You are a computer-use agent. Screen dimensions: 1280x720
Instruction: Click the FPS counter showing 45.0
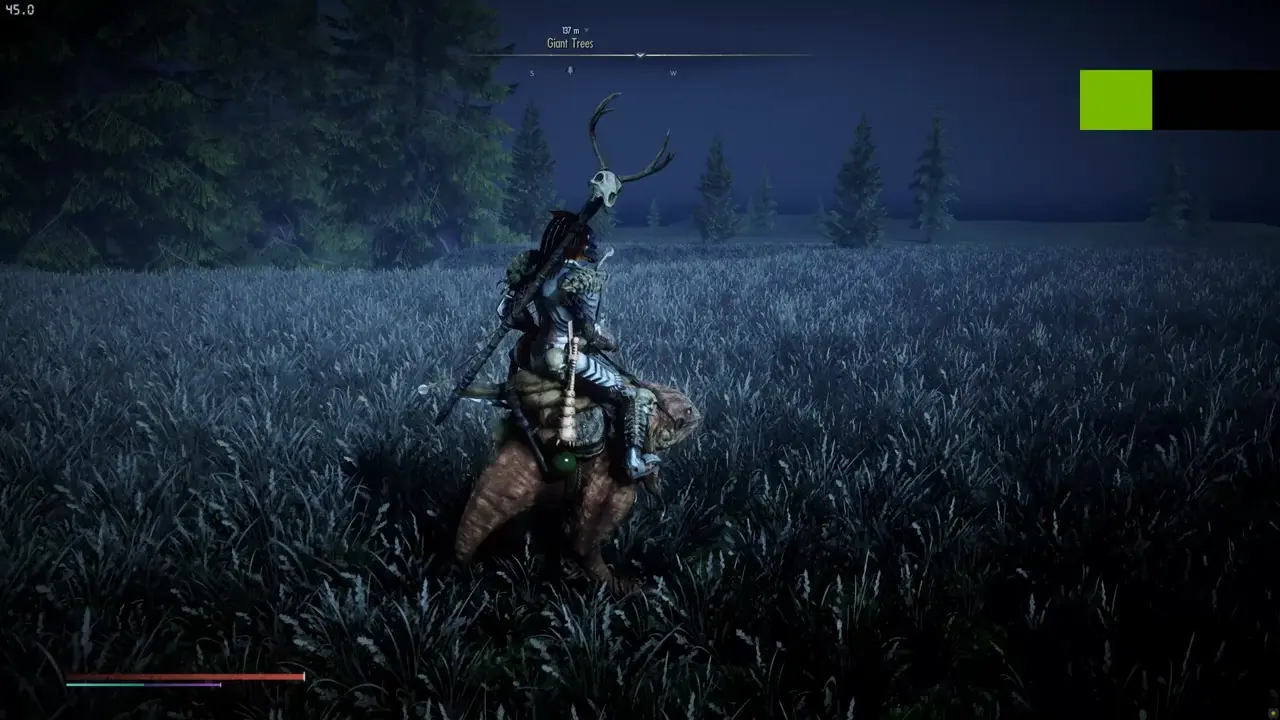(22, 8)
